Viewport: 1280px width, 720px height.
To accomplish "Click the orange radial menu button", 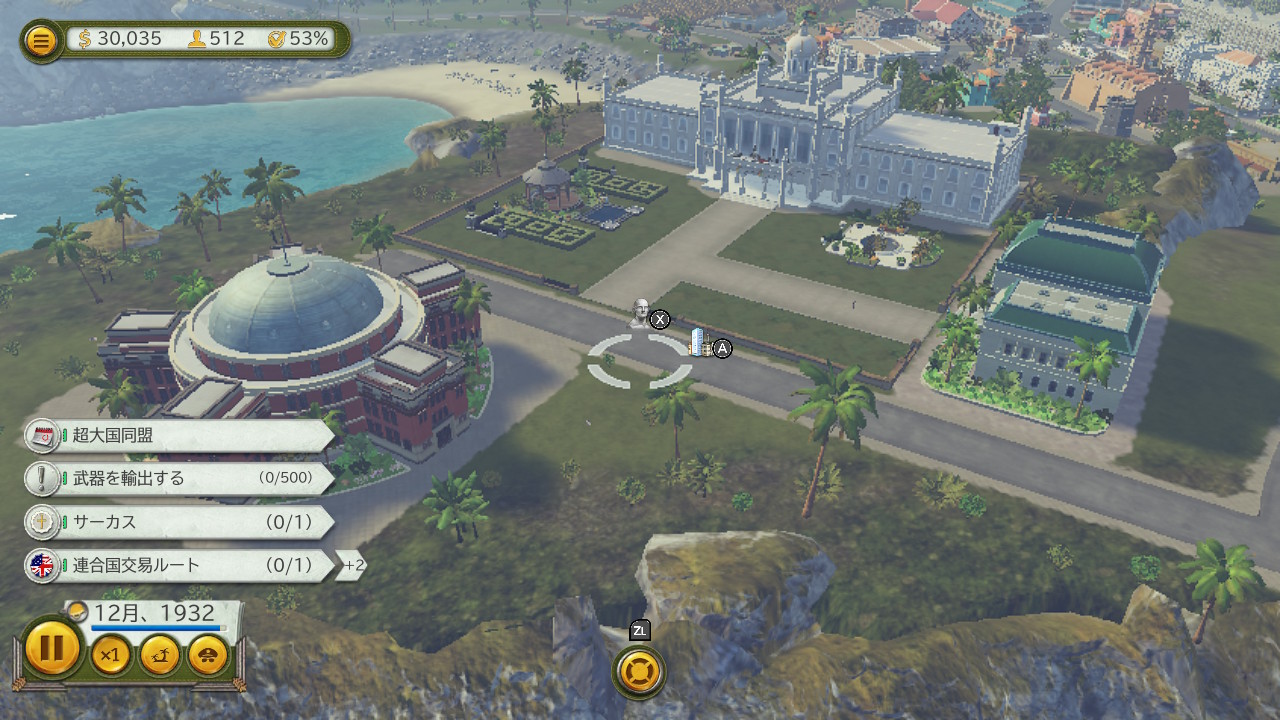I will [640, 671].
